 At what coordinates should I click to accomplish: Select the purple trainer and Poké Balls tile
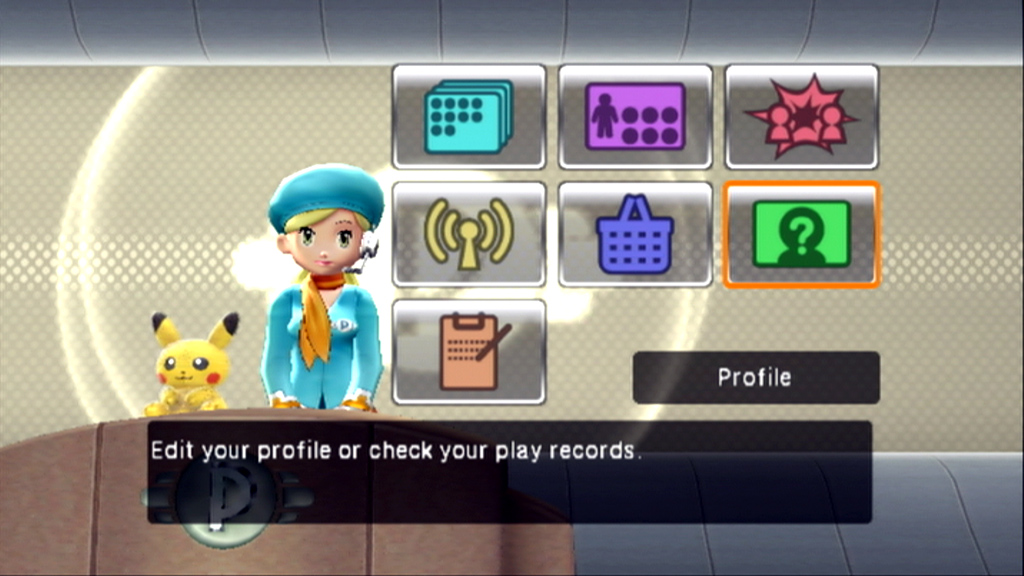(x=635, y=116)
